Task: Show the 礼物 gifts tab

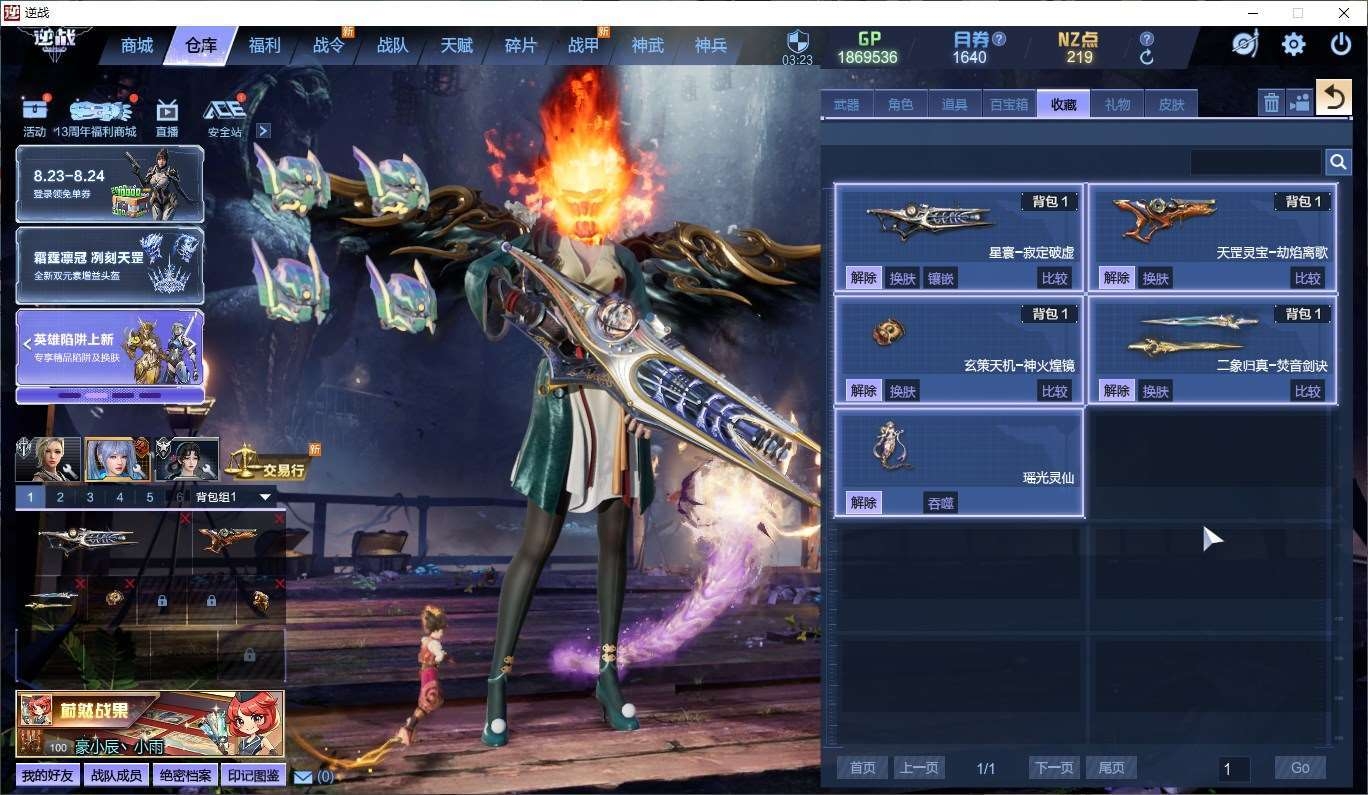Action: [x=1117, y=104]
